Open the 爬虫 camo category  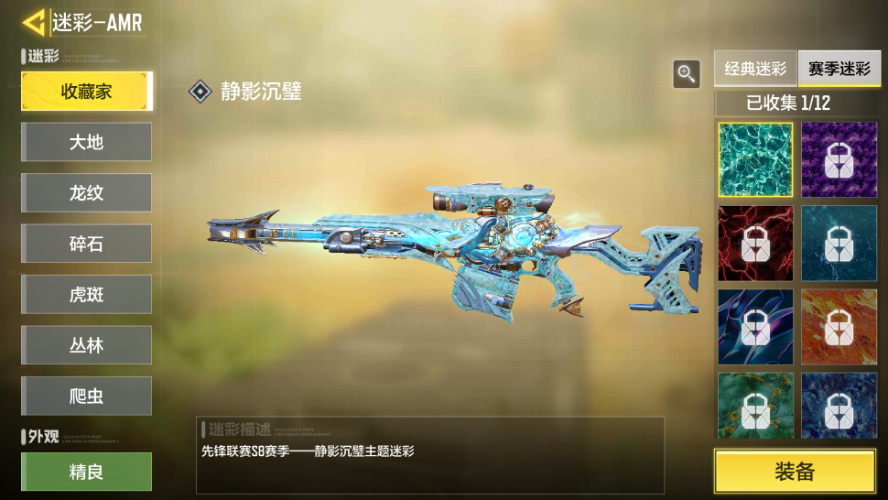[x=86, y=396]
